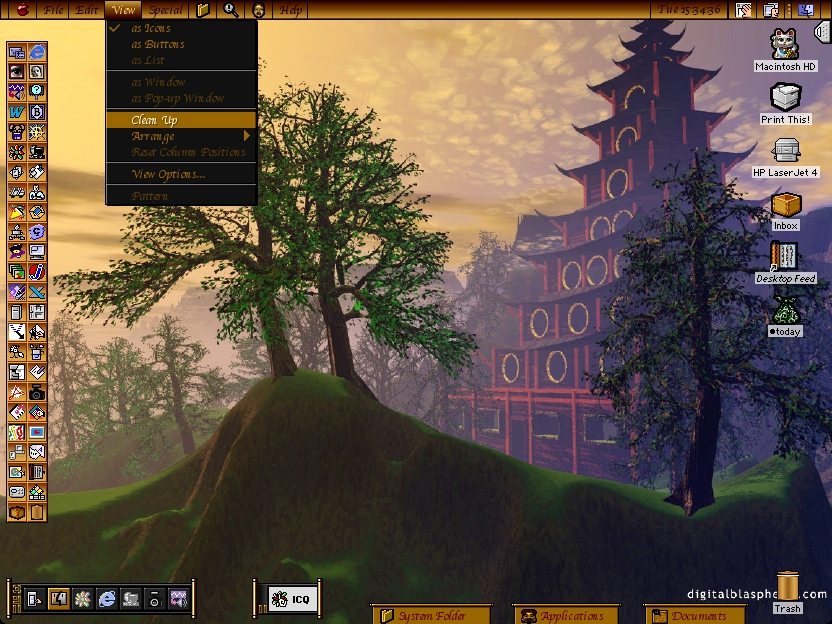Click the Apple menu icon
832x624 pixels.
[22, 10]
